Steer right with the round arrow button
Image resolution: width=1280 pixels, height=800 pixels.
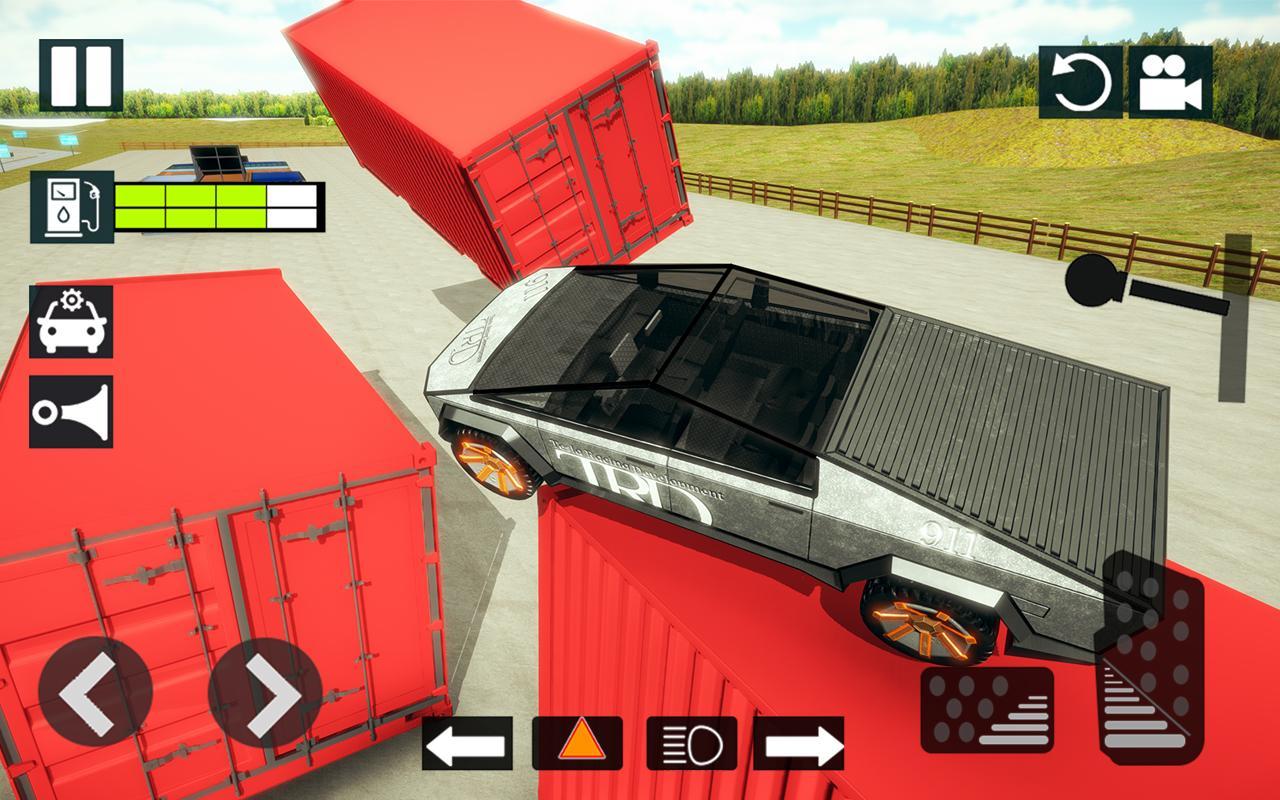(x=265, y=692)
